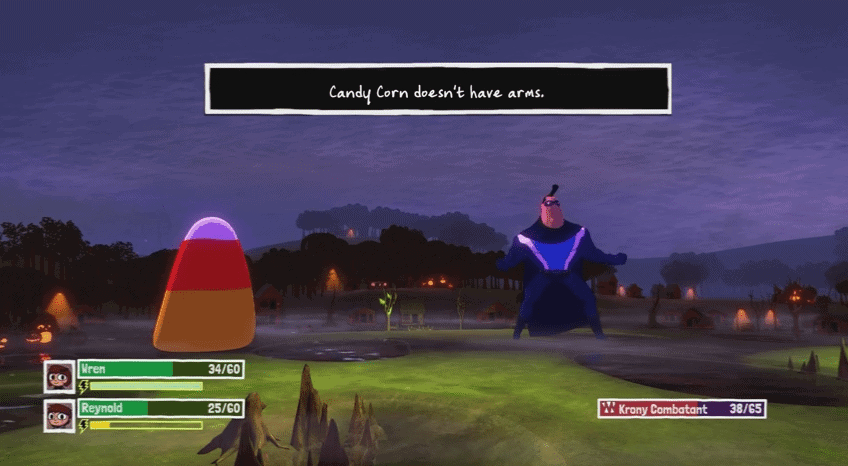This screenshot has height=466, width=848.
Task: Select Reynold's character portrait
Action: (x=60, y=415)
